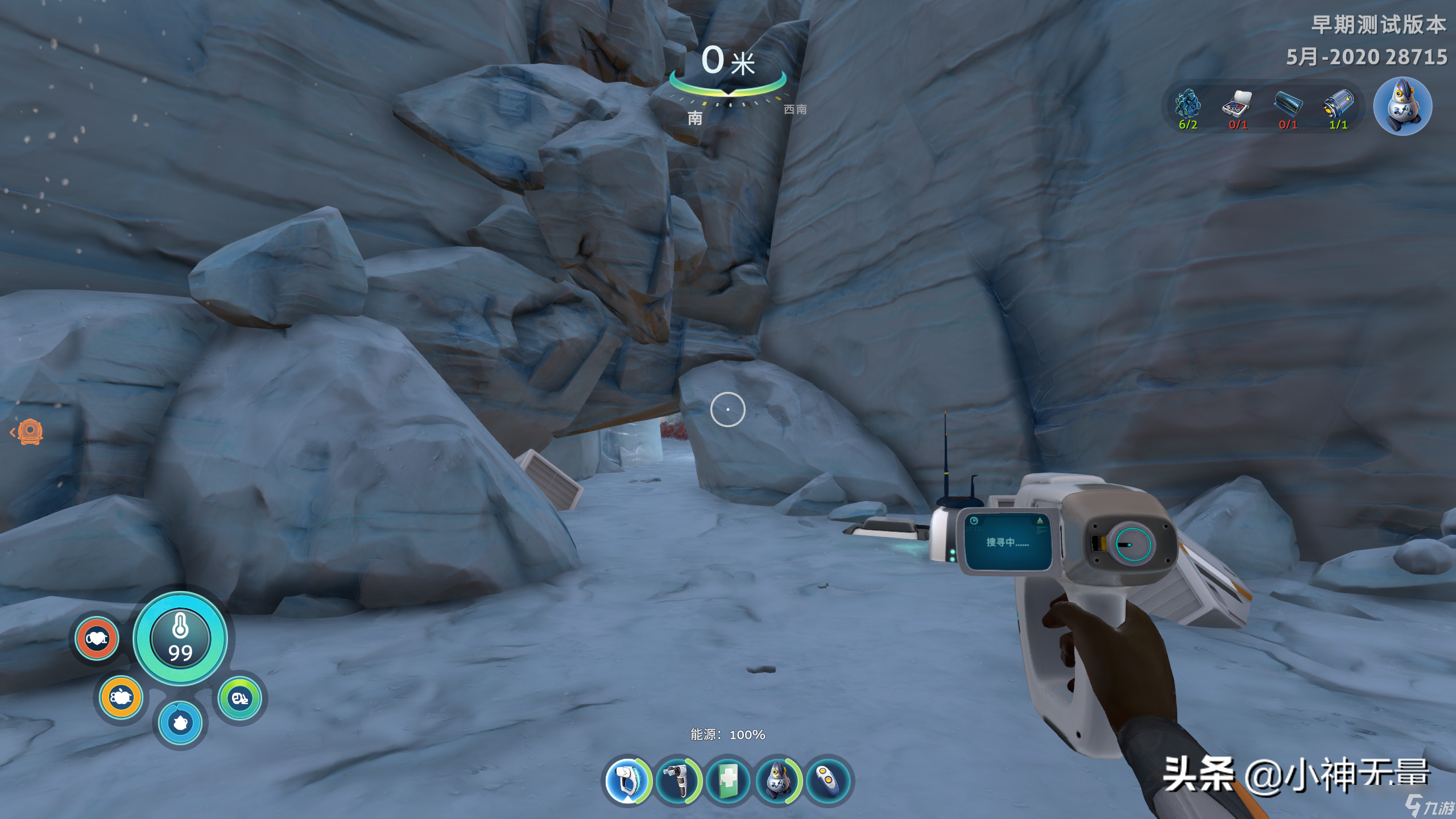The width and height of the screenshot is (1456, 819).
Task: Equip the two-button remote control slot
Action: pyautogui.click(x=828, y=780)
